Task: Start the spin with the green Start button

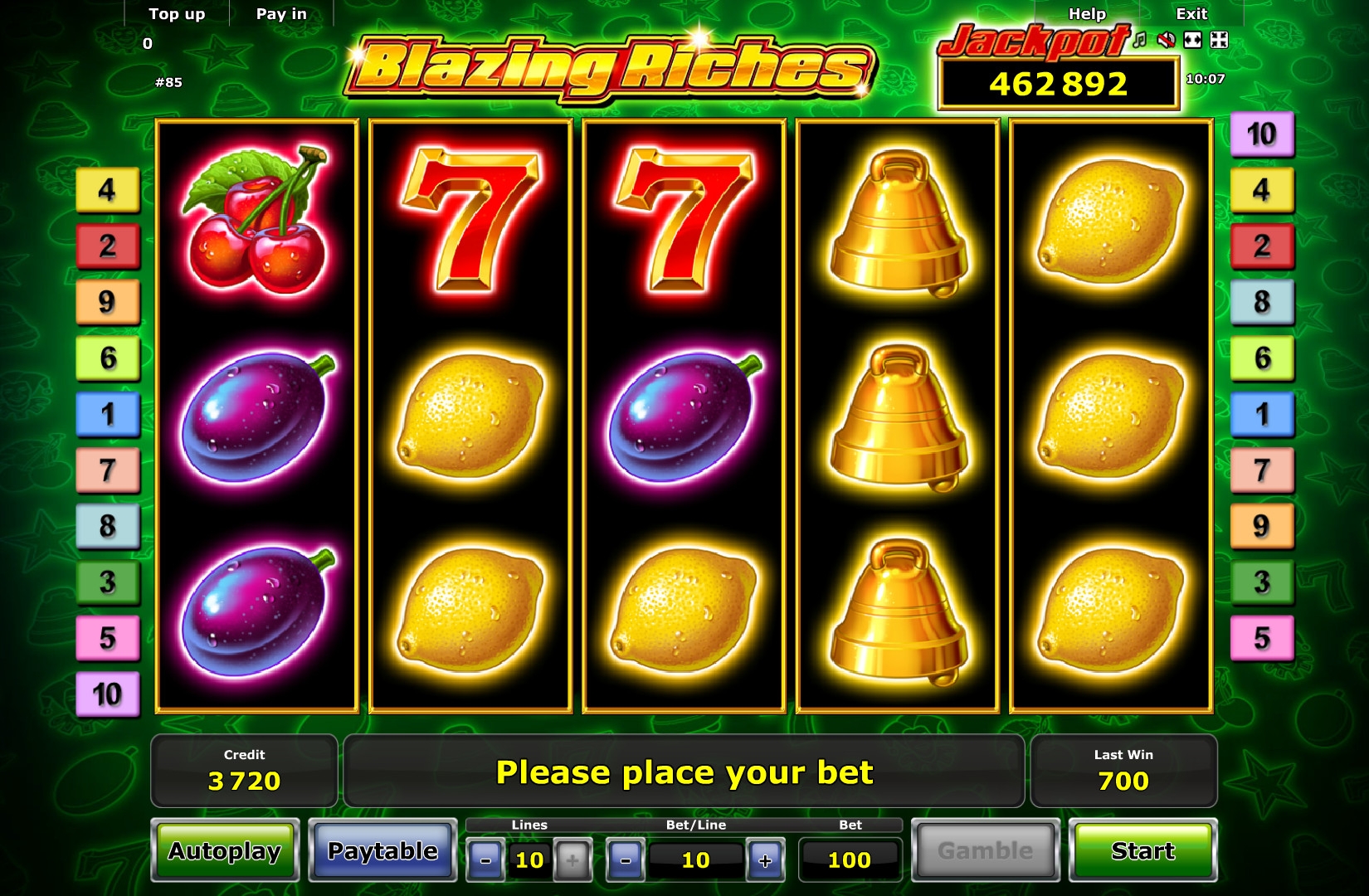Action: 1142,850
